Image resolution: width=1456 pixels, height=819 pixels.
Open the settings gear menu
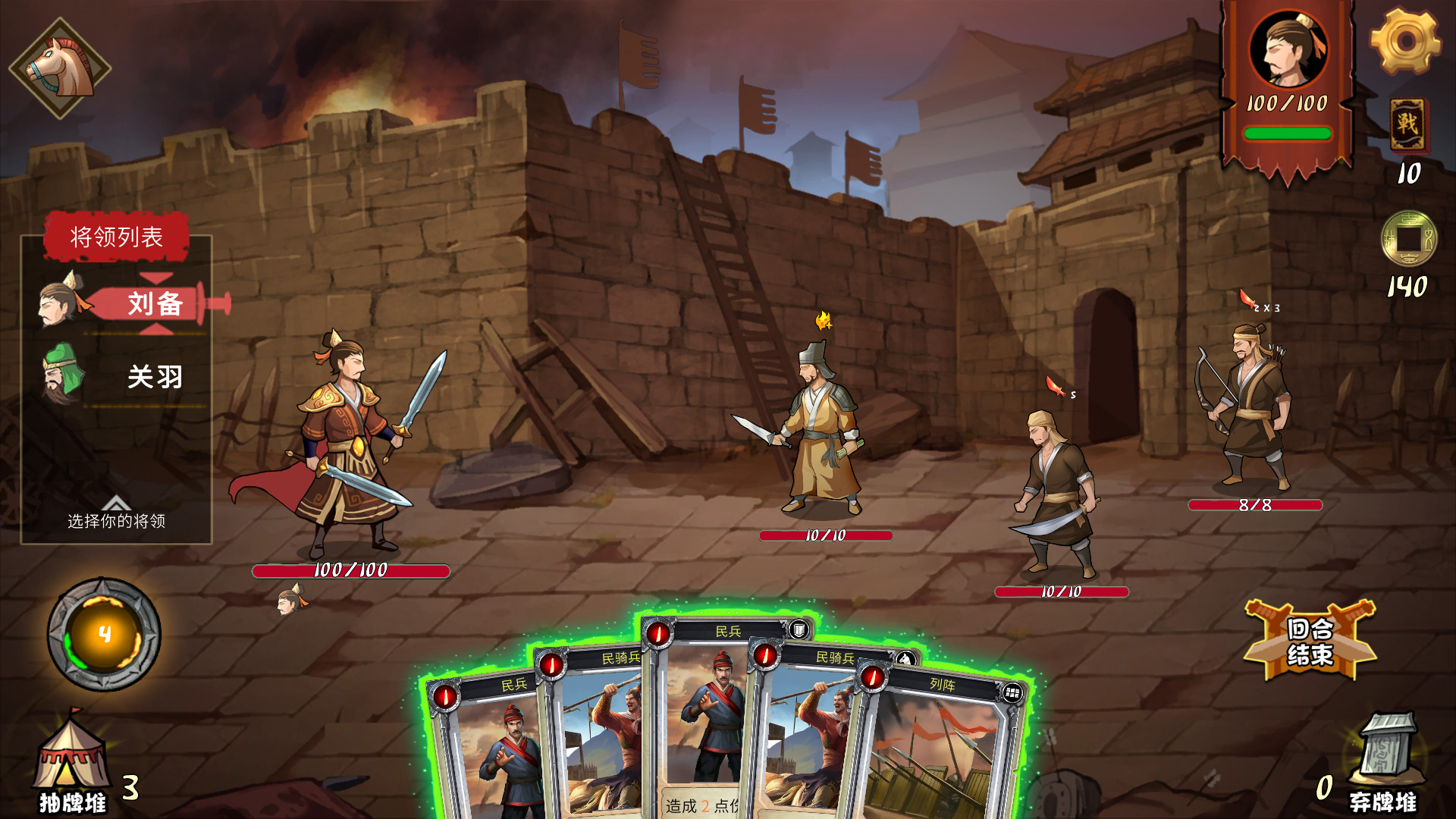(x=1405, y=41)
